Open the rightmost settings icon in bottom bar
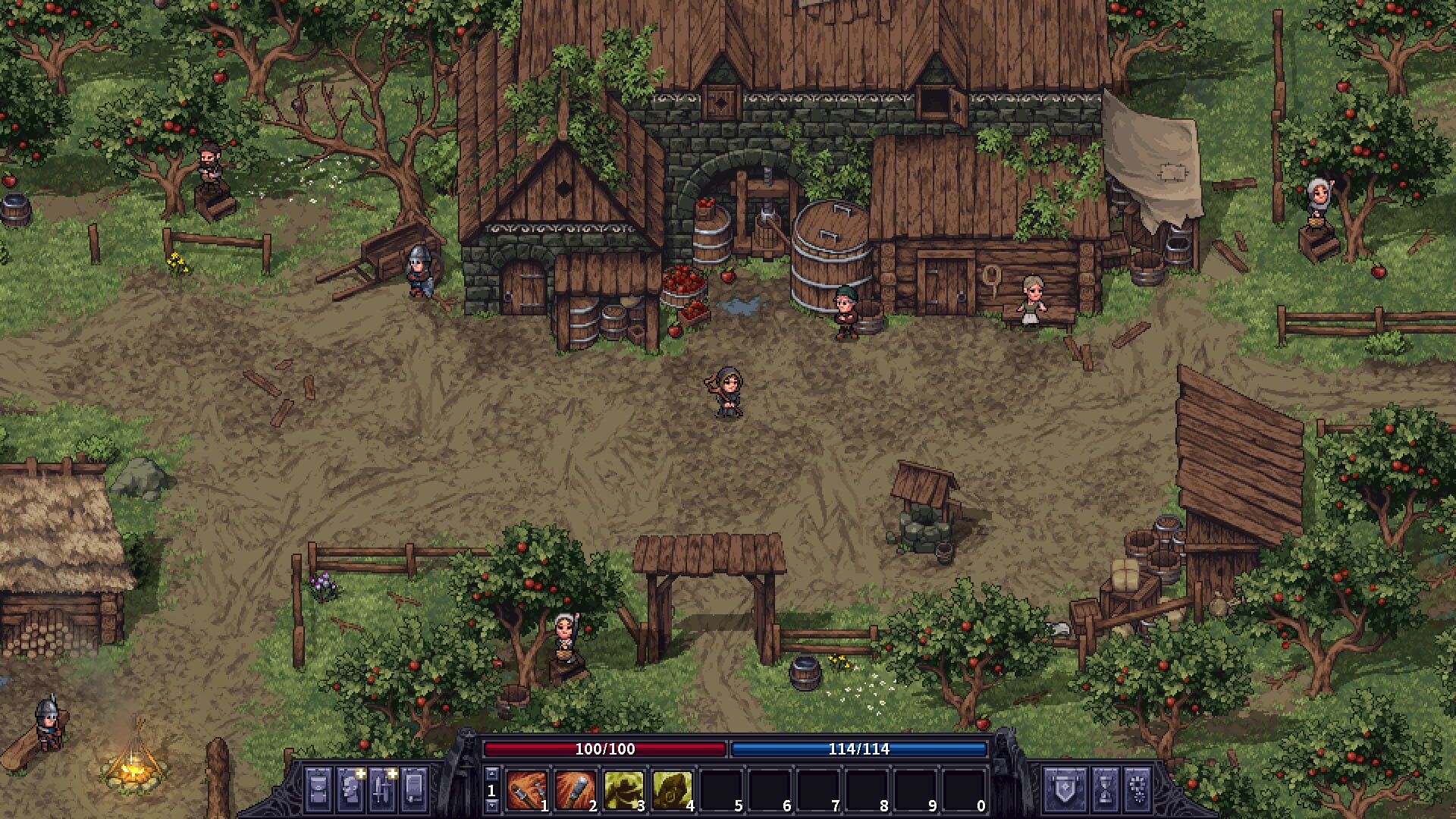This screenshot has width=1456, height=819. (1138, 790)
